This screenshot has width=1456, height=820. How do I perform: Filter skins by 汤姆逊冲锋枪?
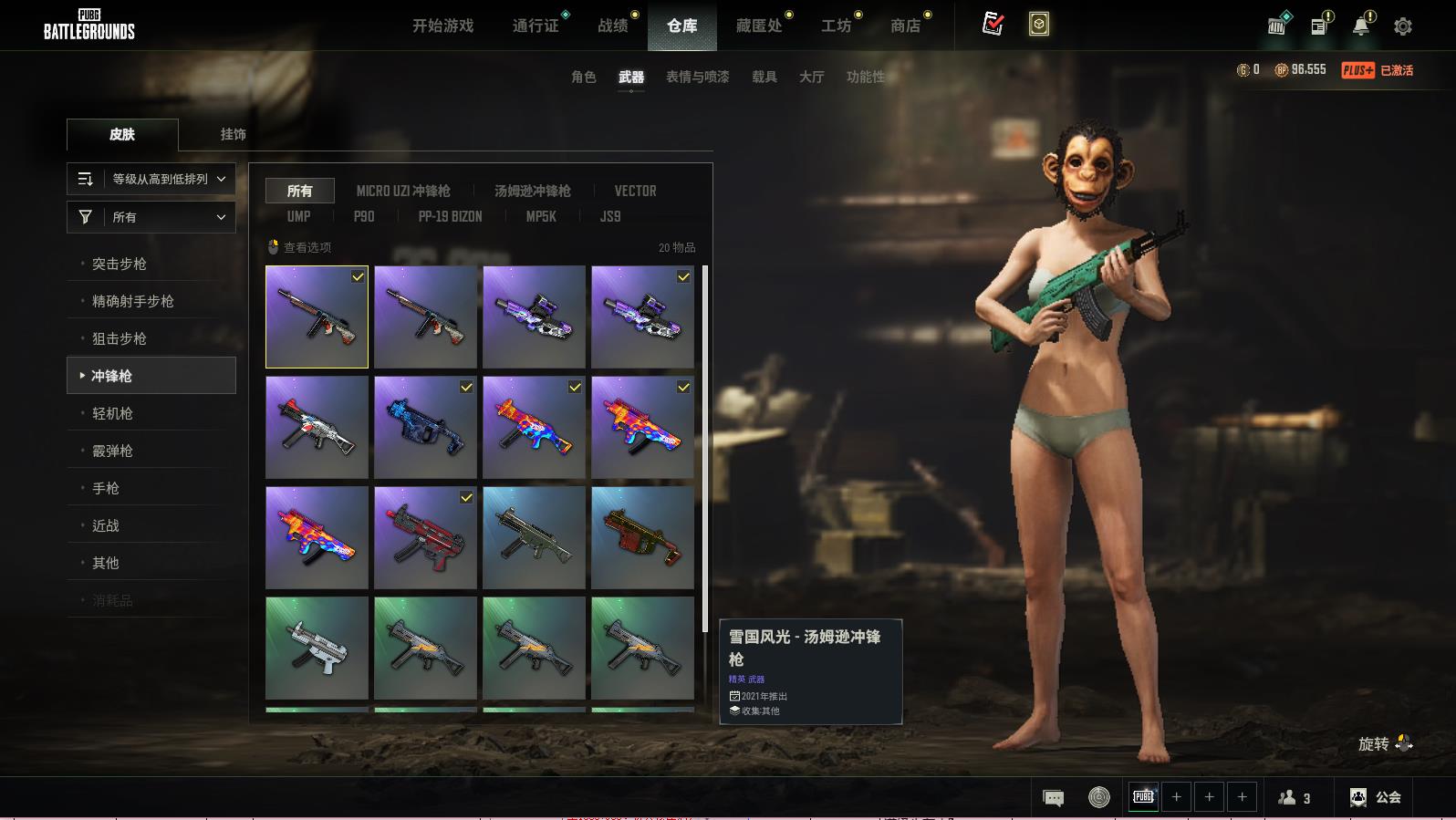532,191
